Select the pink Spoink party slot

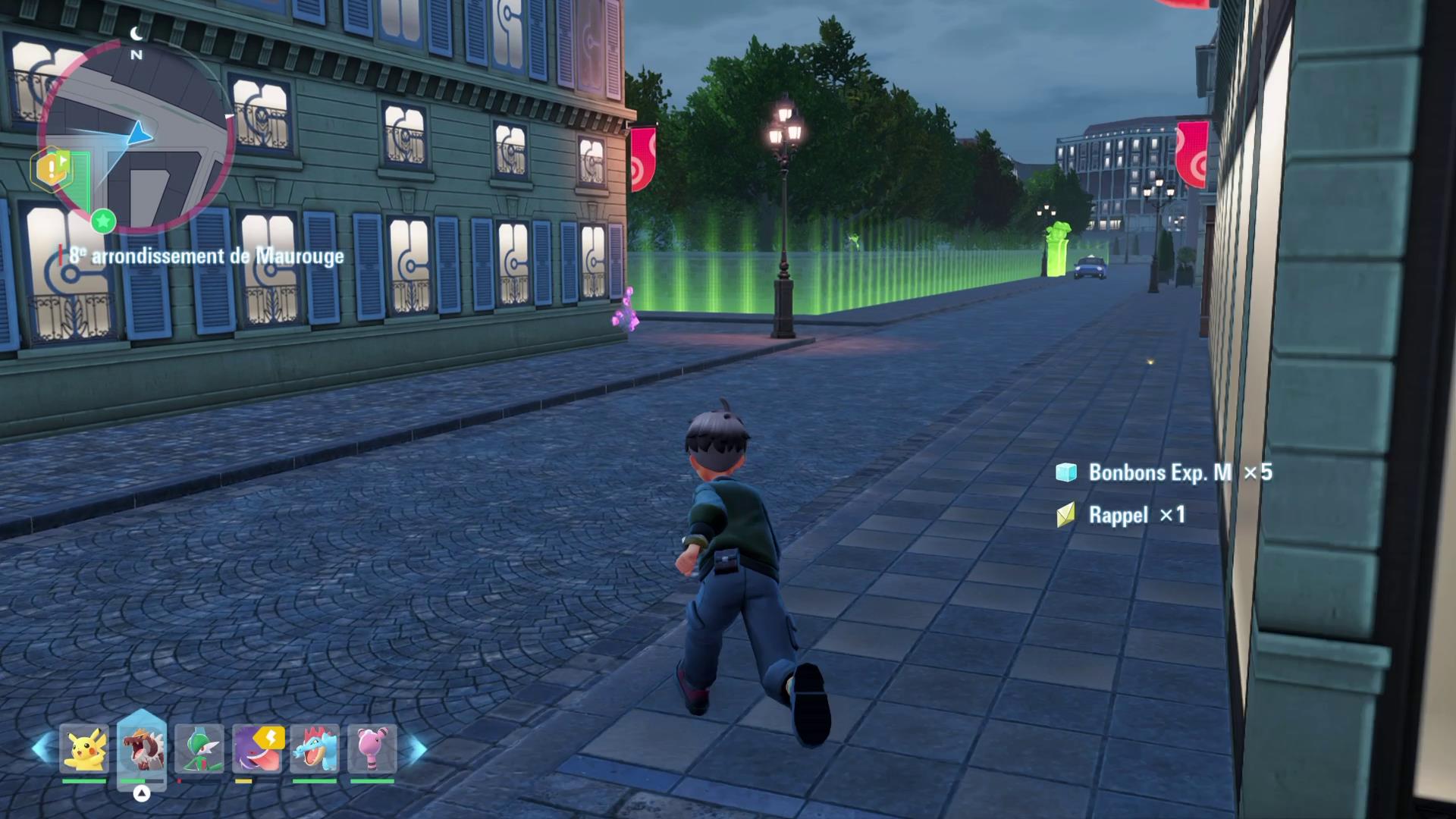(372, 749)
